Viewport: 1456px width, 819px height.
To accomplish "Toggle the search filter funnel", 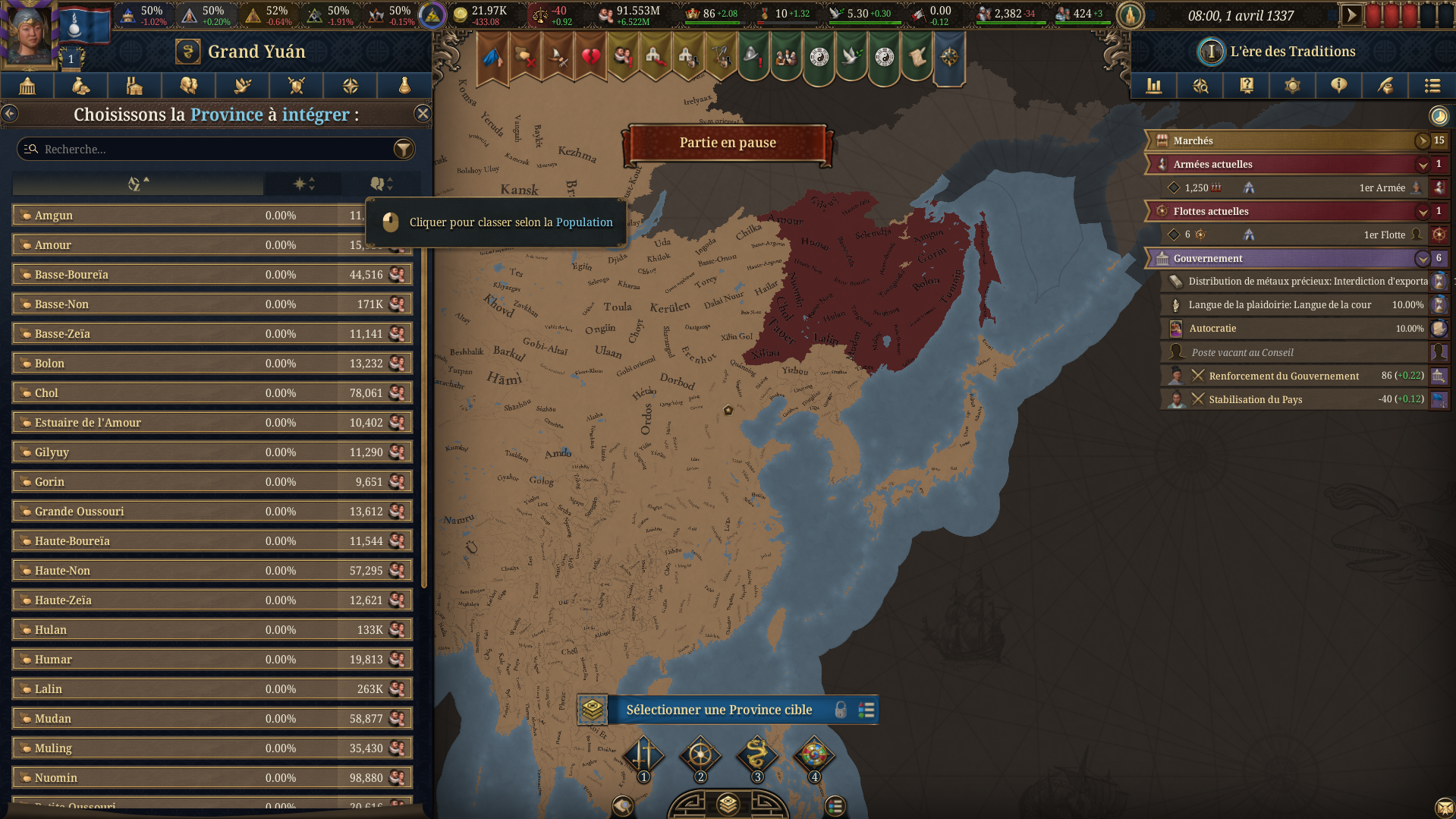I will pos(404,149).
